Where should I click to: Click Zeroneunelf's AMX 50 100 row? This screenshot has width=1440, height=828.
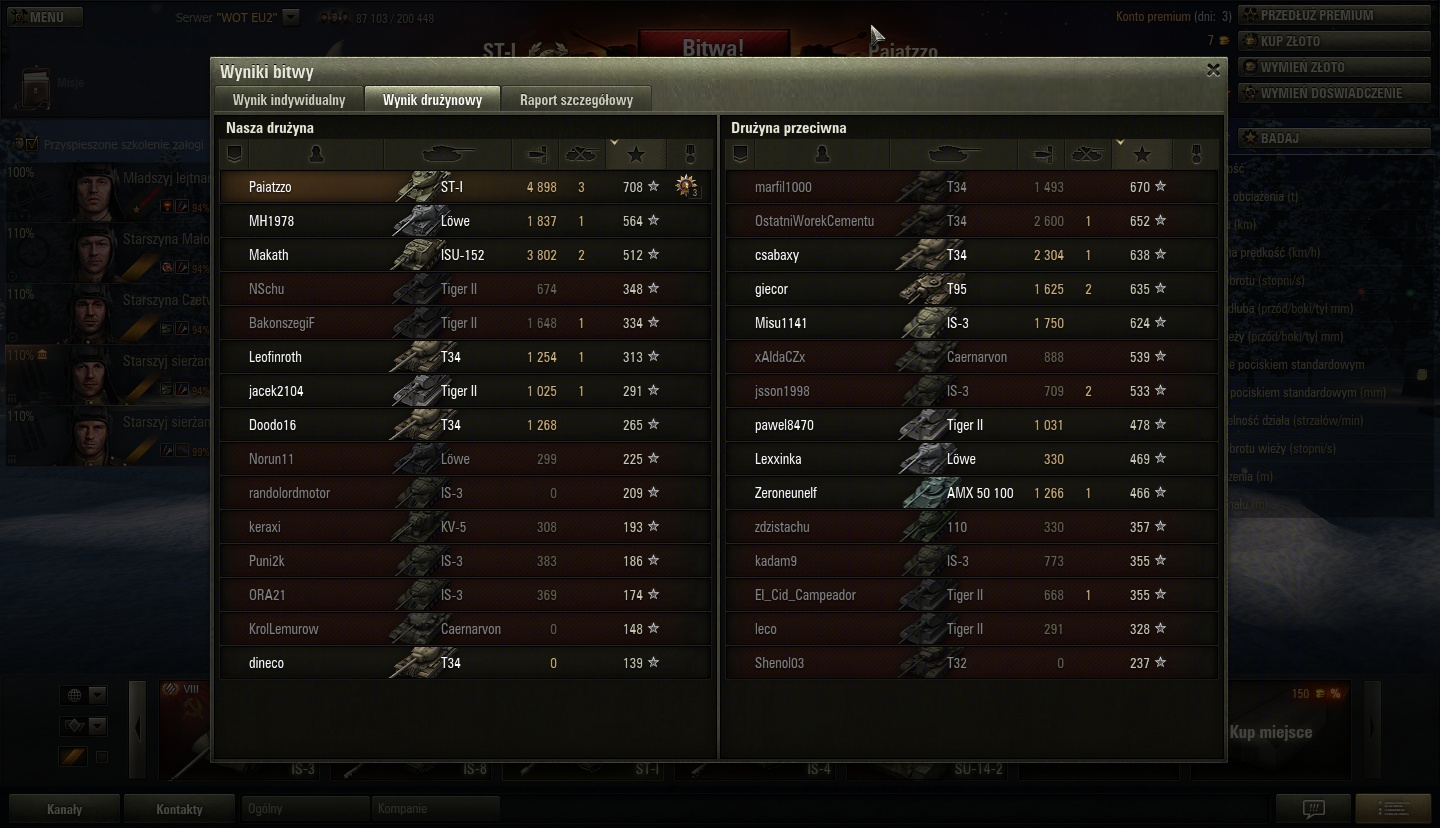970,493
